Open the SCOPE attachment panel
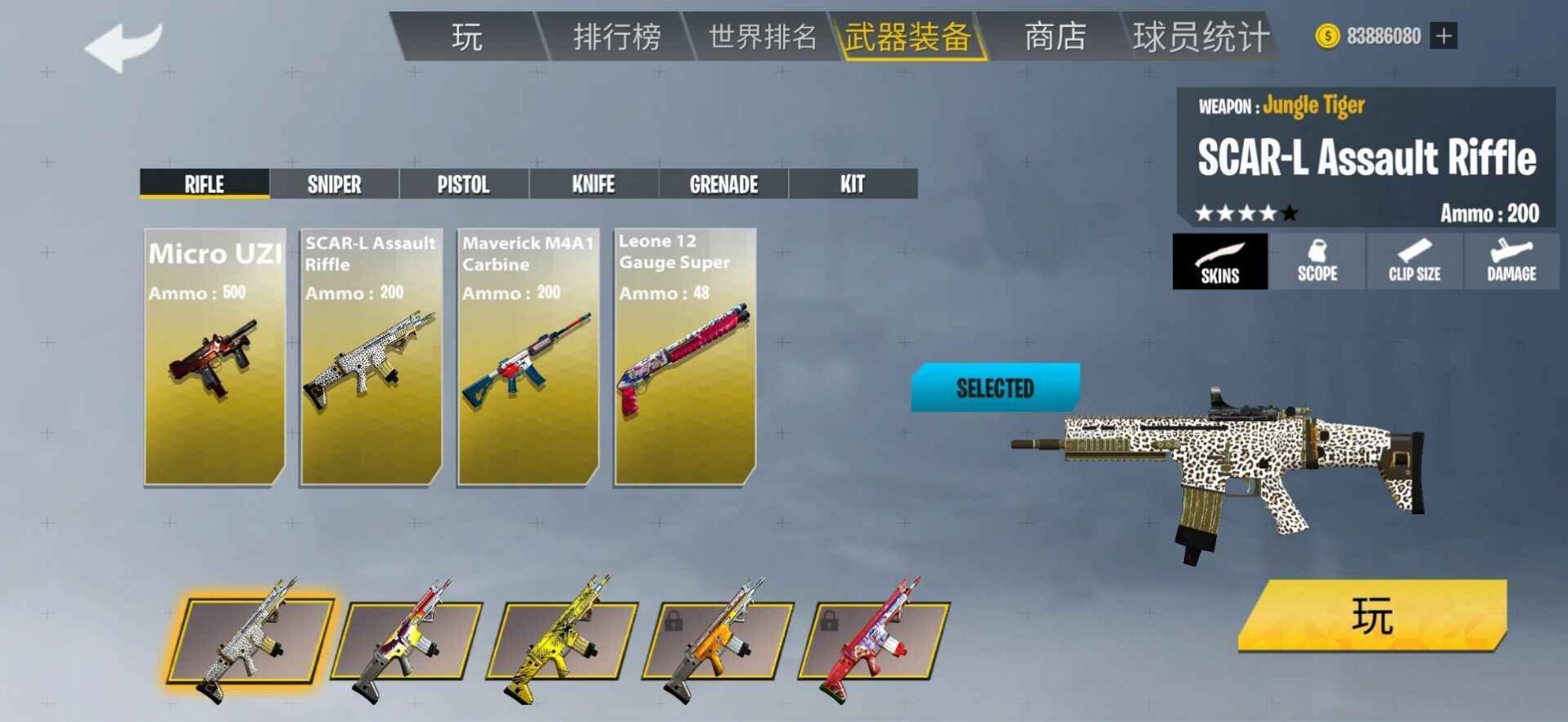This screenshot has height=722, width=1568. click(x=1317, y=262)
